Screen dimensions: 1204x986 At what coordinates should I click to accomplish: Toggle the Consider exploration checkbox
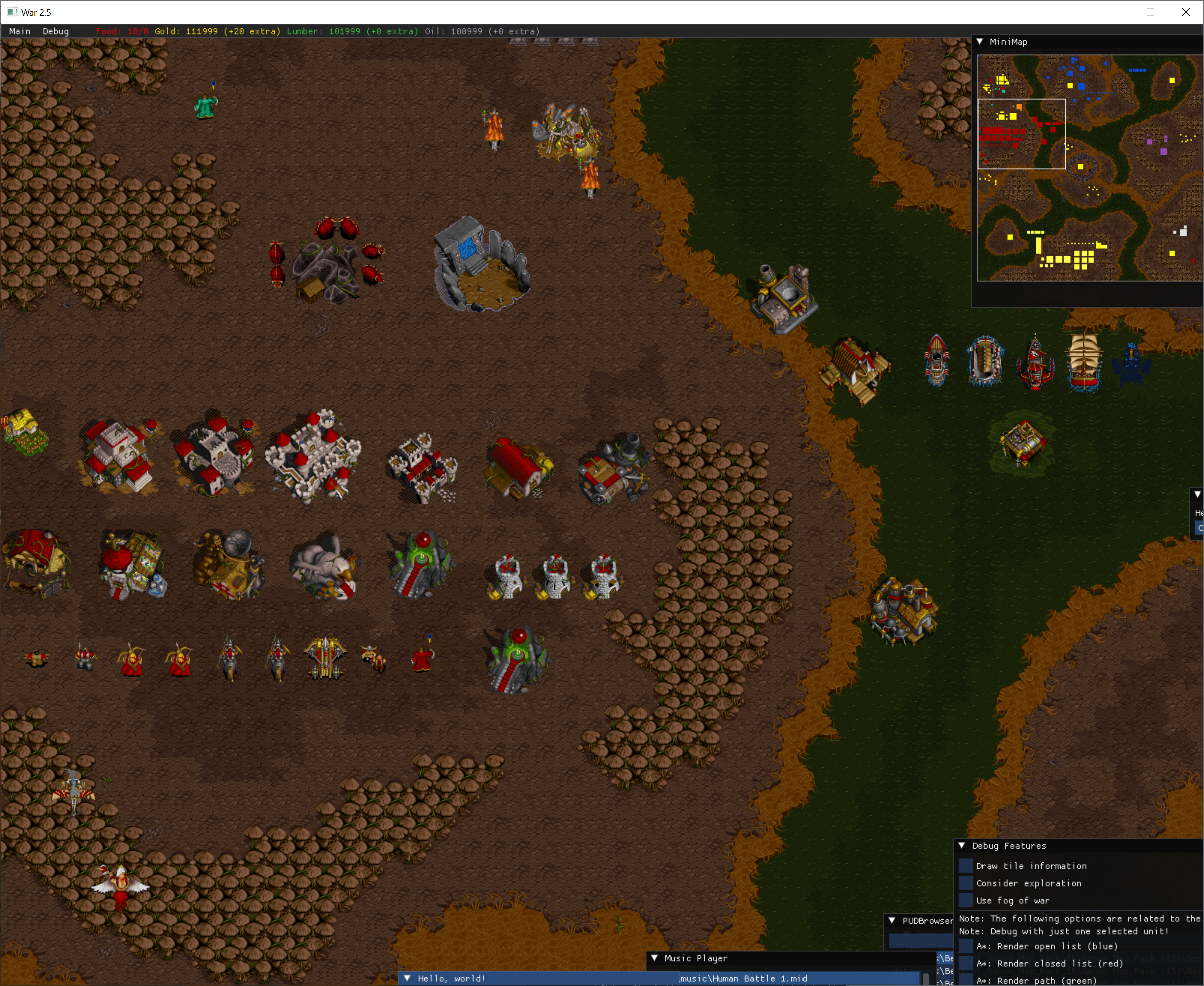pos(966,883)
